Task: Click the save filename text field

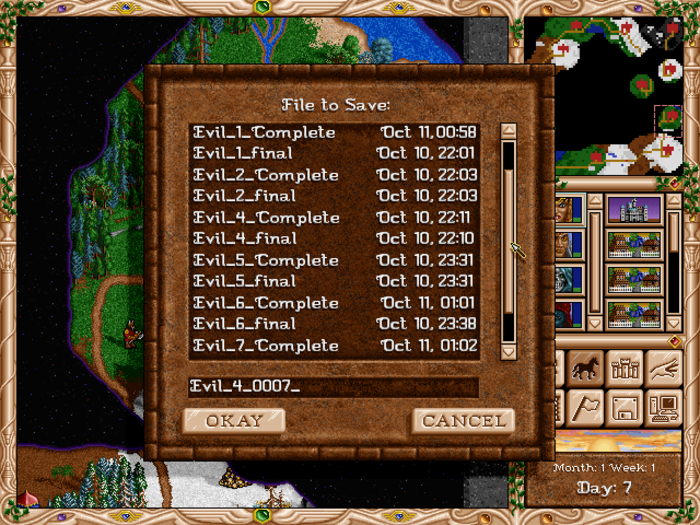Action: click(x=333, y=387)
